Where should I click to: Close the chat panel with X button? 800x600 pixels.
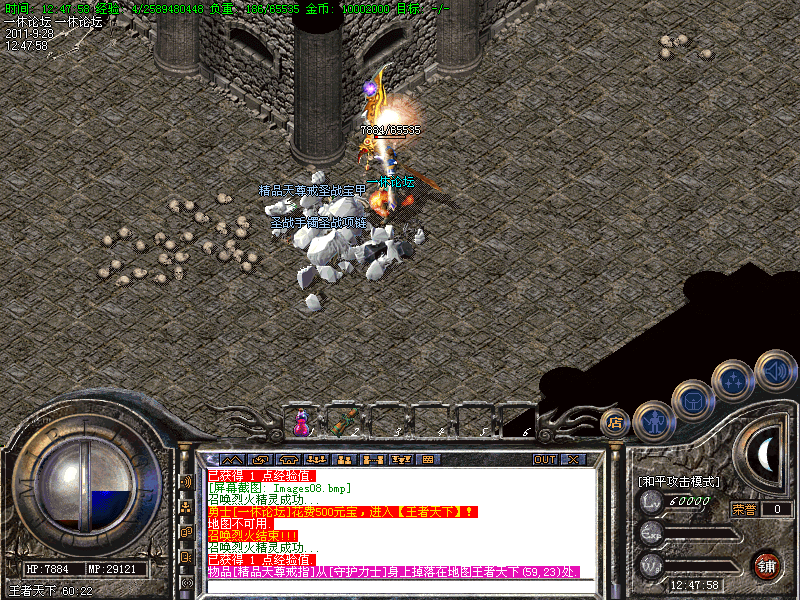click(573, 459)
